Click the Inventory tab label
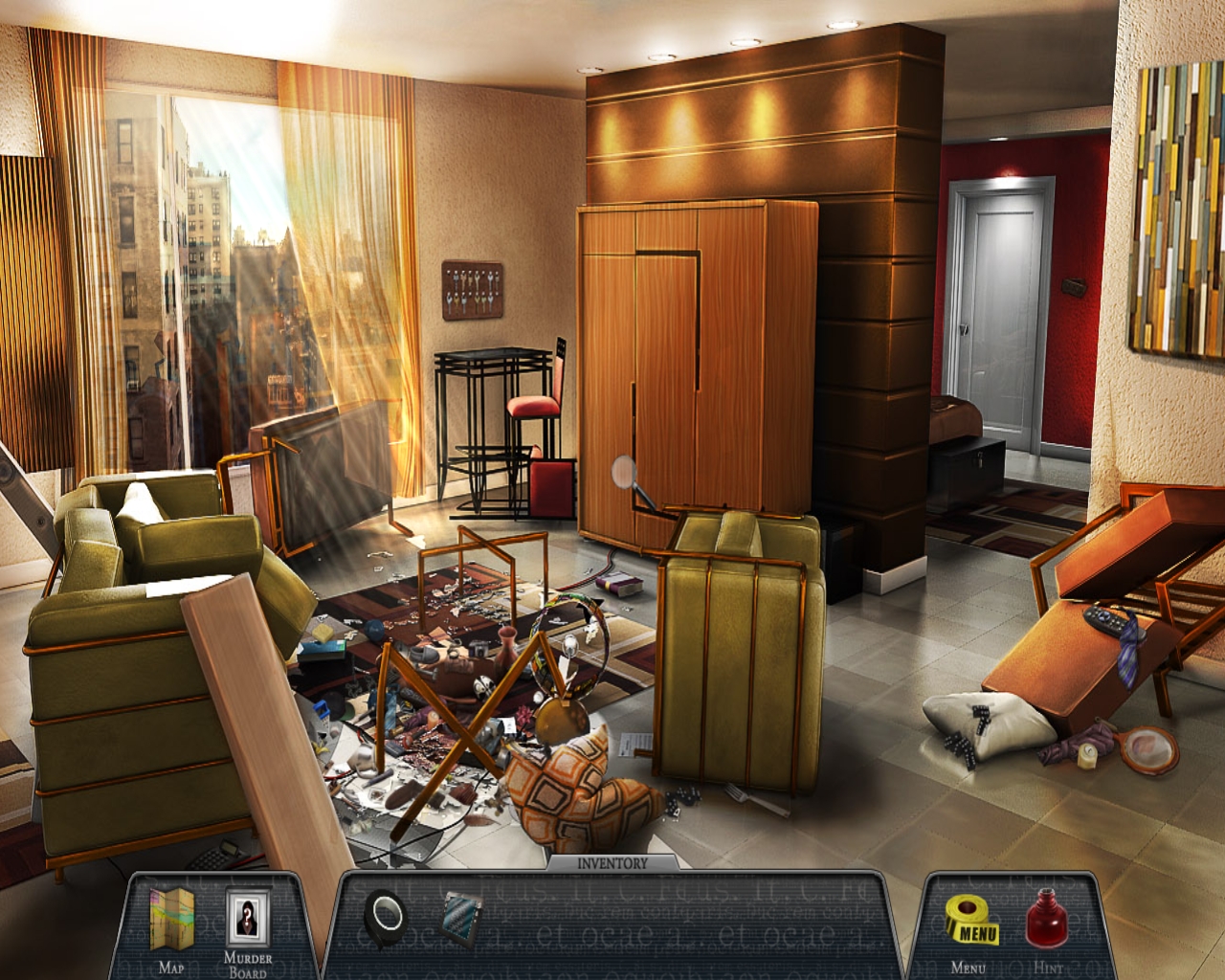1225x980 pixels. click(612, 863)
